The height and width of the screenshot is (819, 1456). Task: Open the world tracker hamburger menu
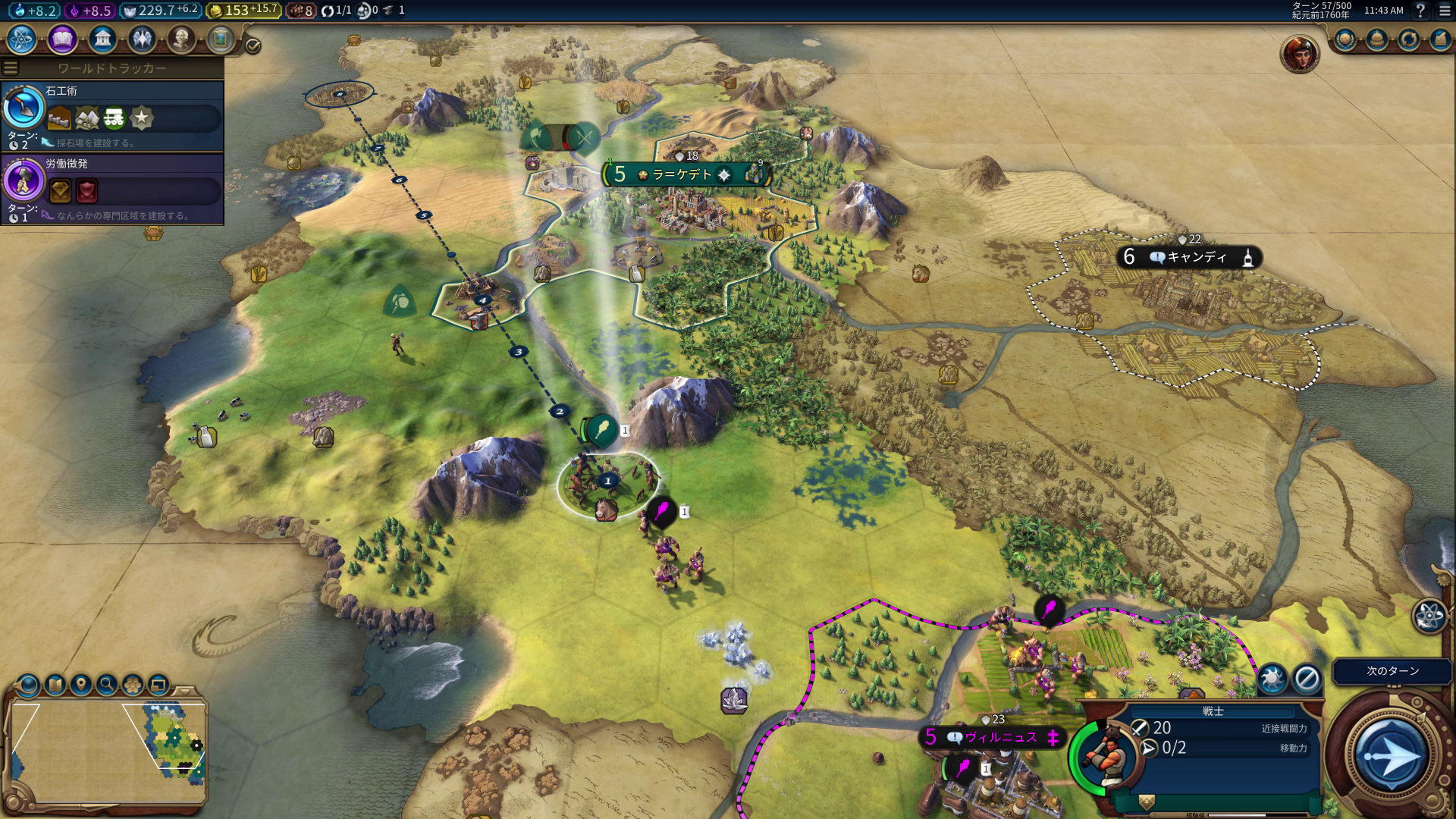11,68
